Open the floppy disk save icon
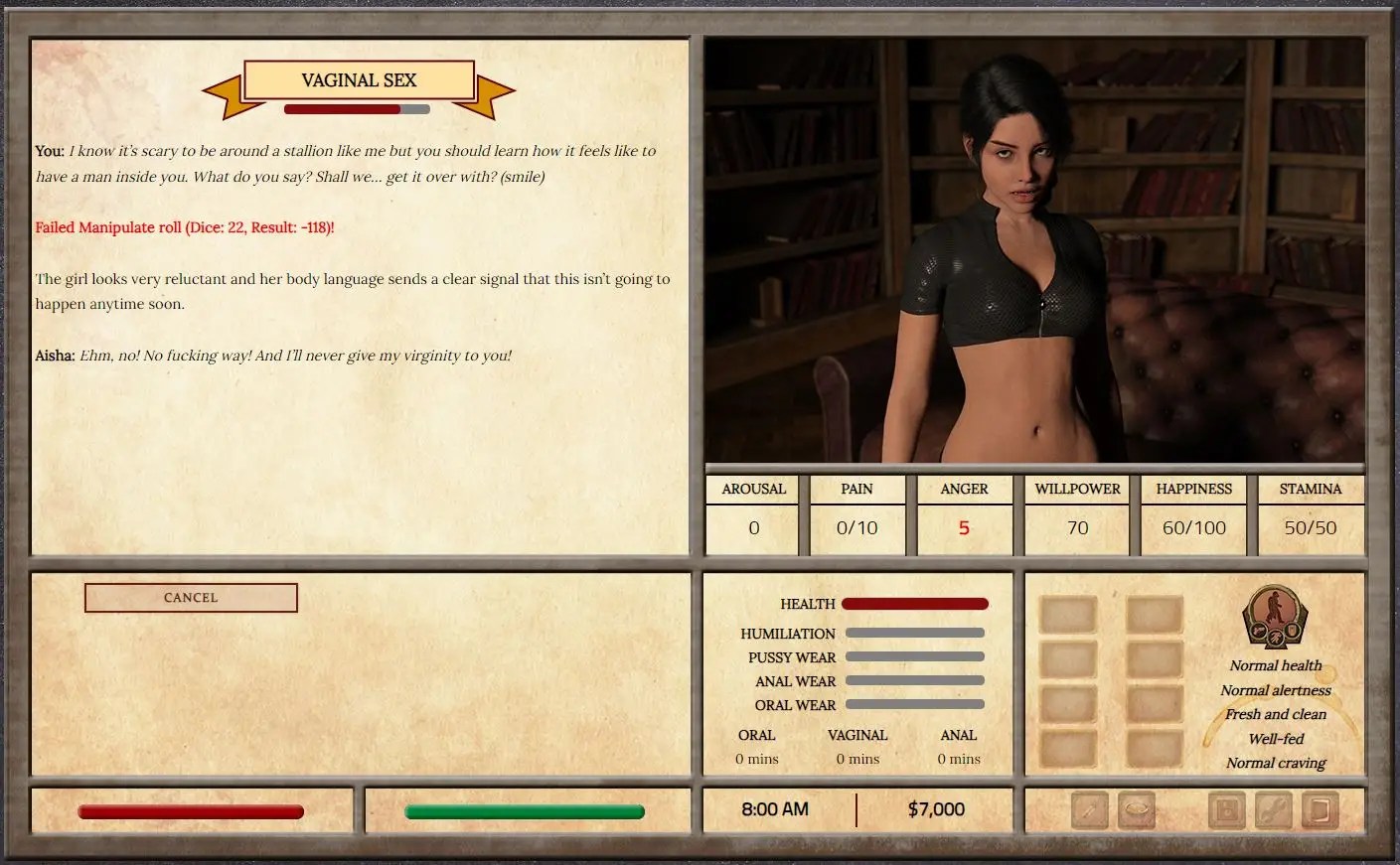The image size is (1400, 865). pos(1227,810)
